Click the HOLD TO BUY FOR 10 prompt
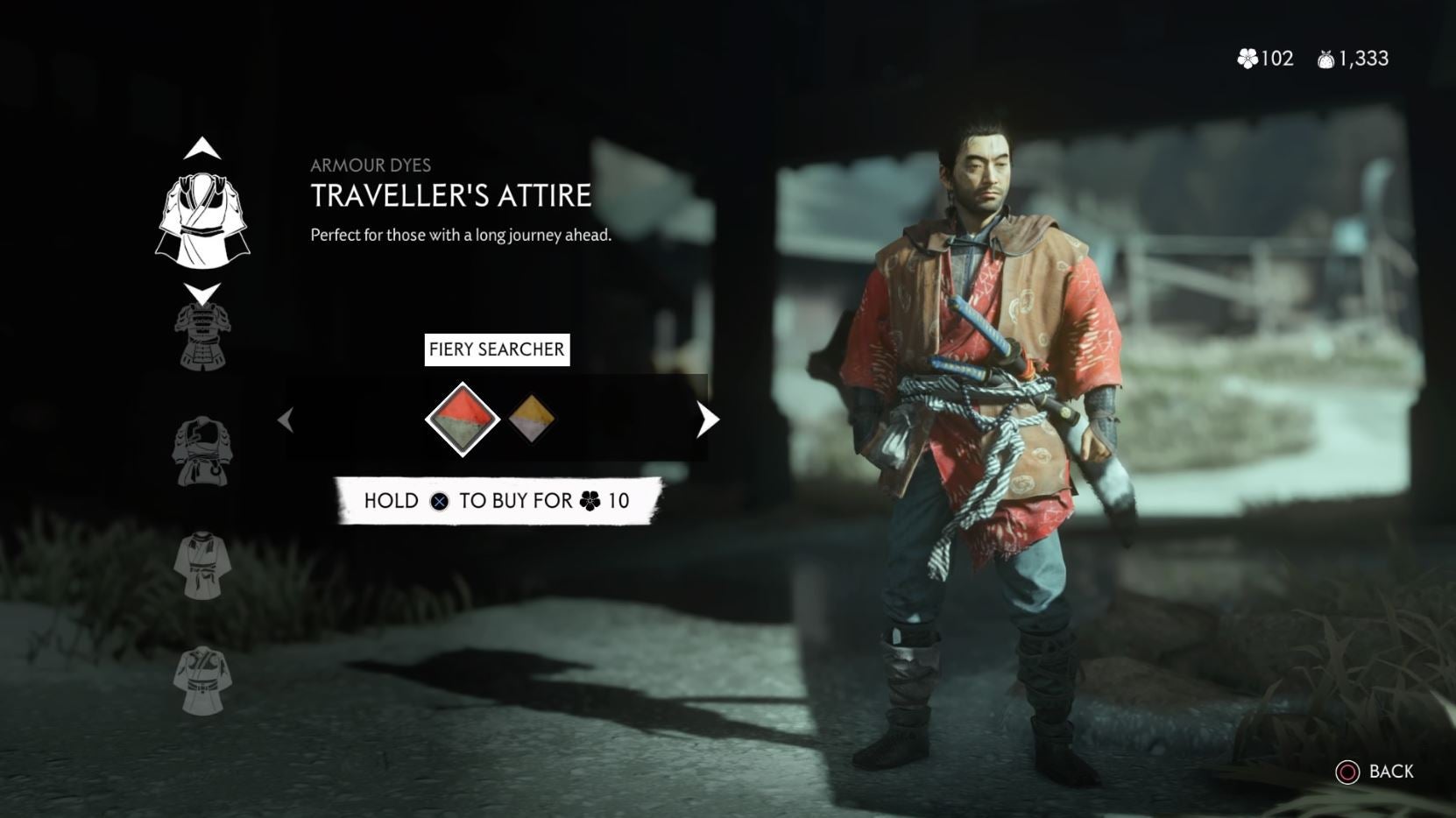The image size is (1456, 818). coord(496,502)
